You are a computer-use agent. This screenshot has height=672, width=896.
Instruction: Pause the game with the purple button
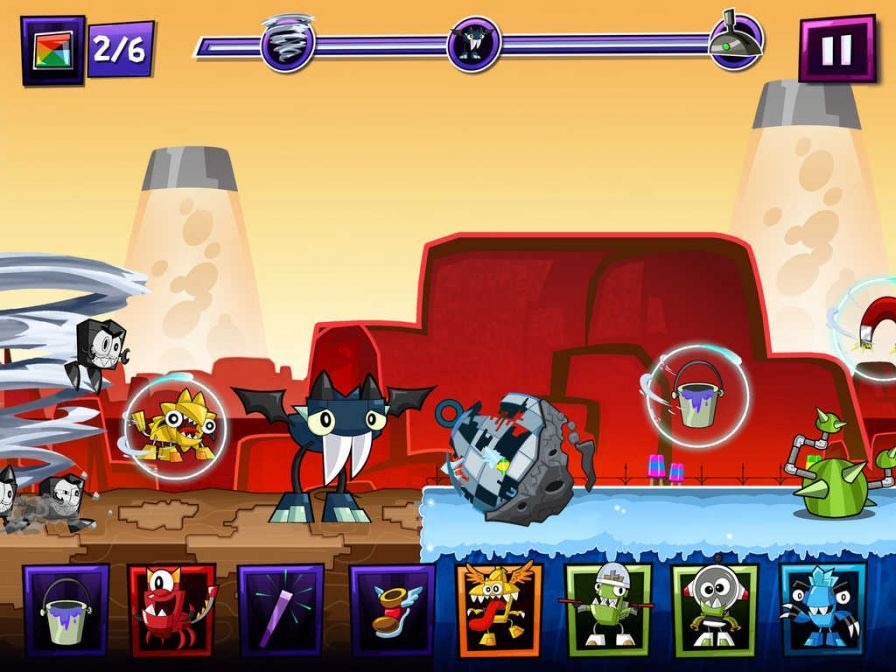click(x=837, y=49)
